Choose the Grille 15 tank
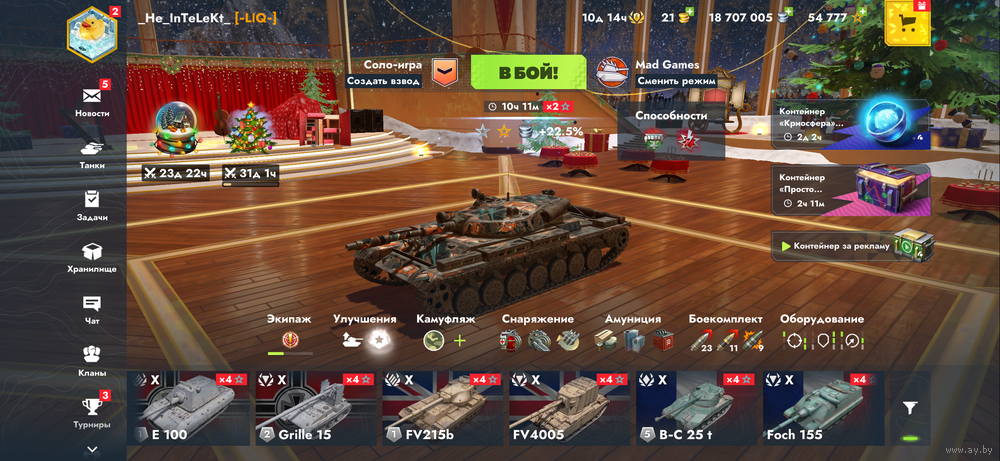1000x461 pixels. (315, 409)
